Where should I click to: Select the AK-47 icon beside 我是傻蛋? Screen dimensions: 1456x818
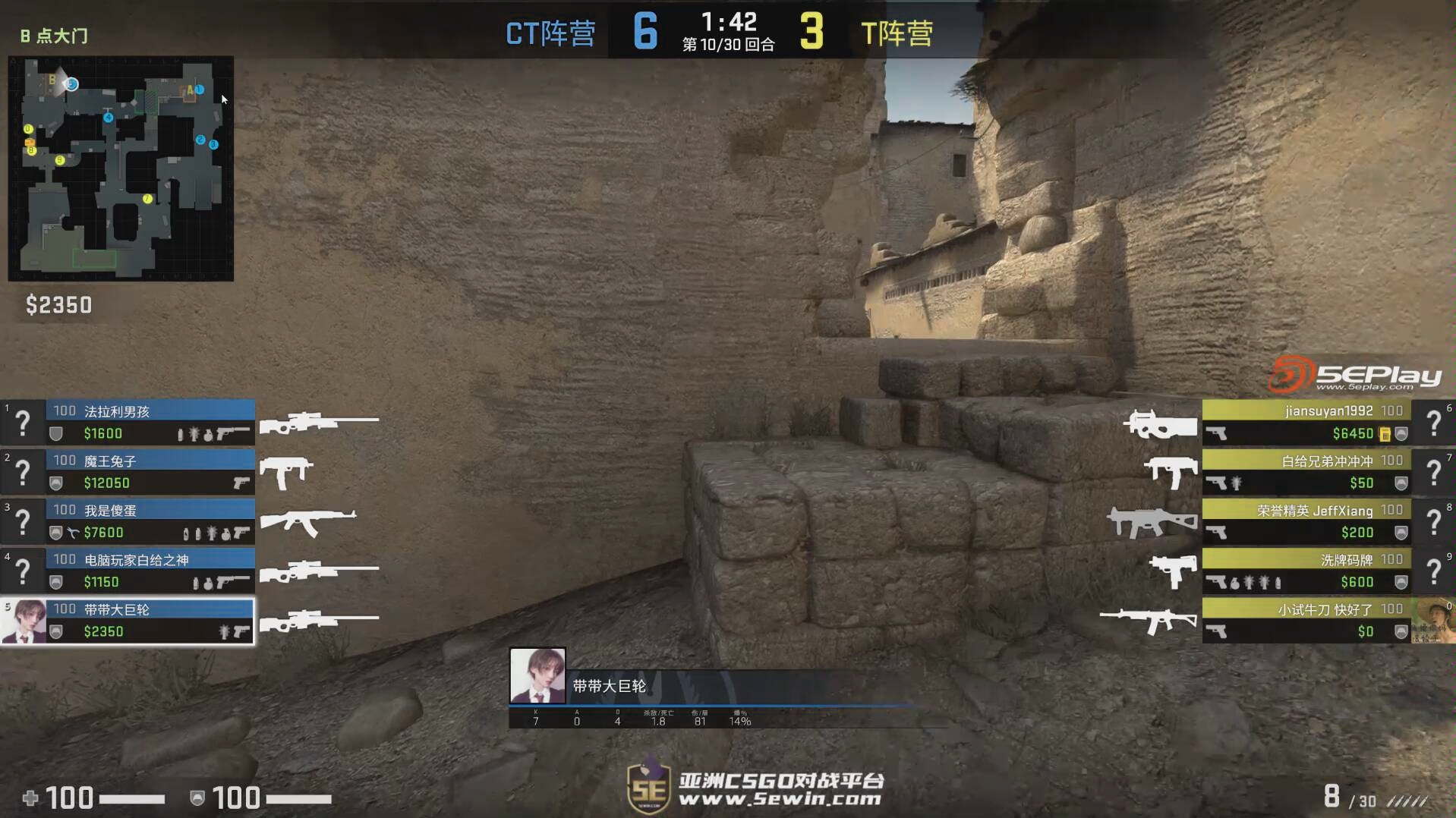coord(310,521)
